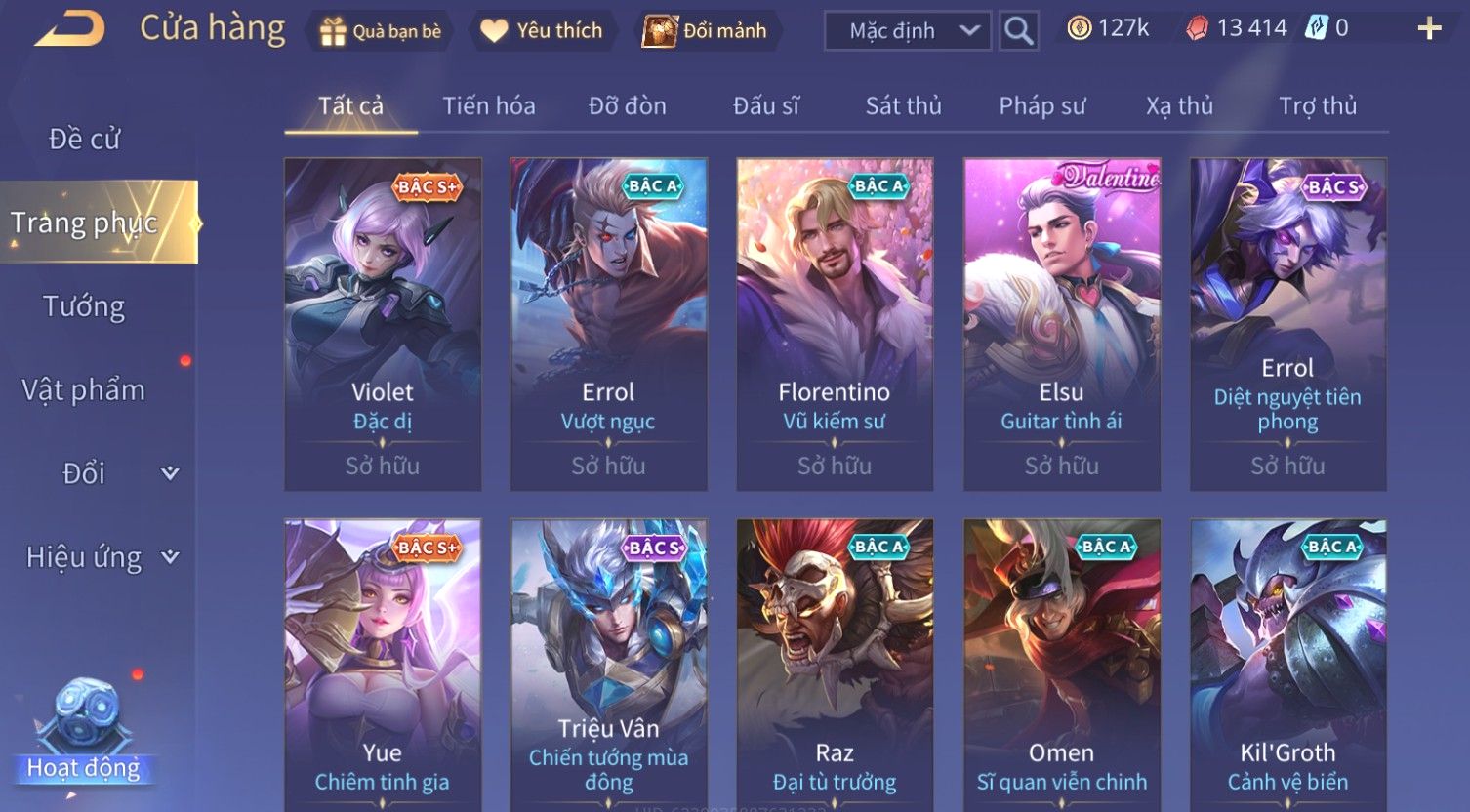Add currency with the plus button
Image resolution: width=1470 pixels, height=812 pixels.
[x=1429, y=29]
